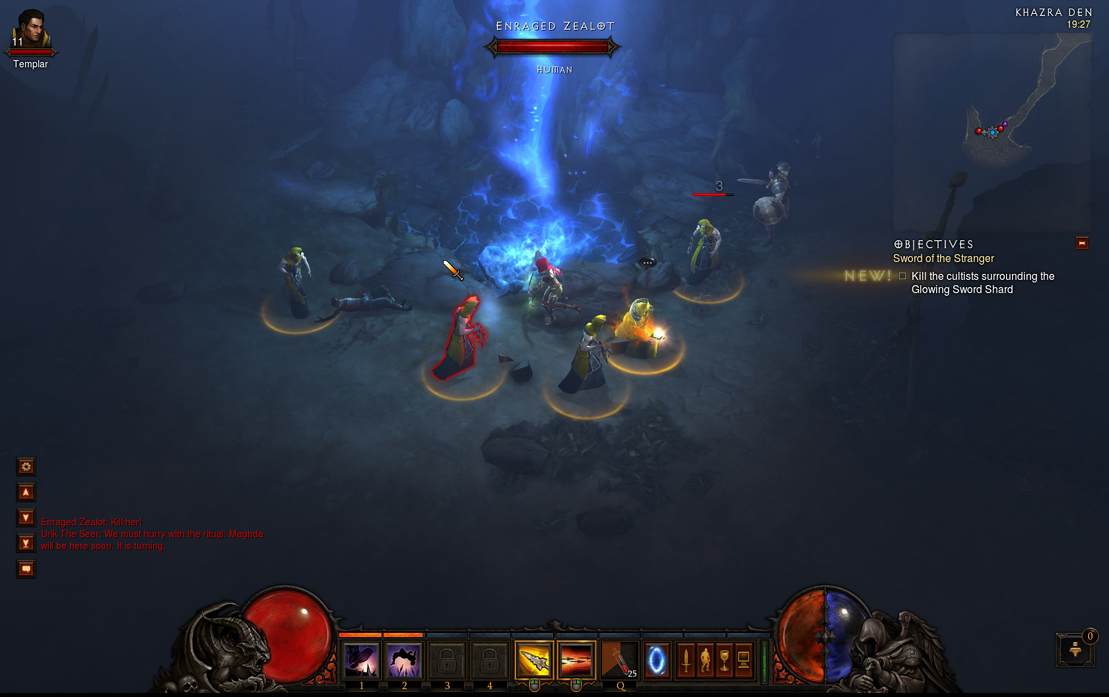1109x697 pixels.
Task: Open the game menu computer button
Action: pos(744,660)
